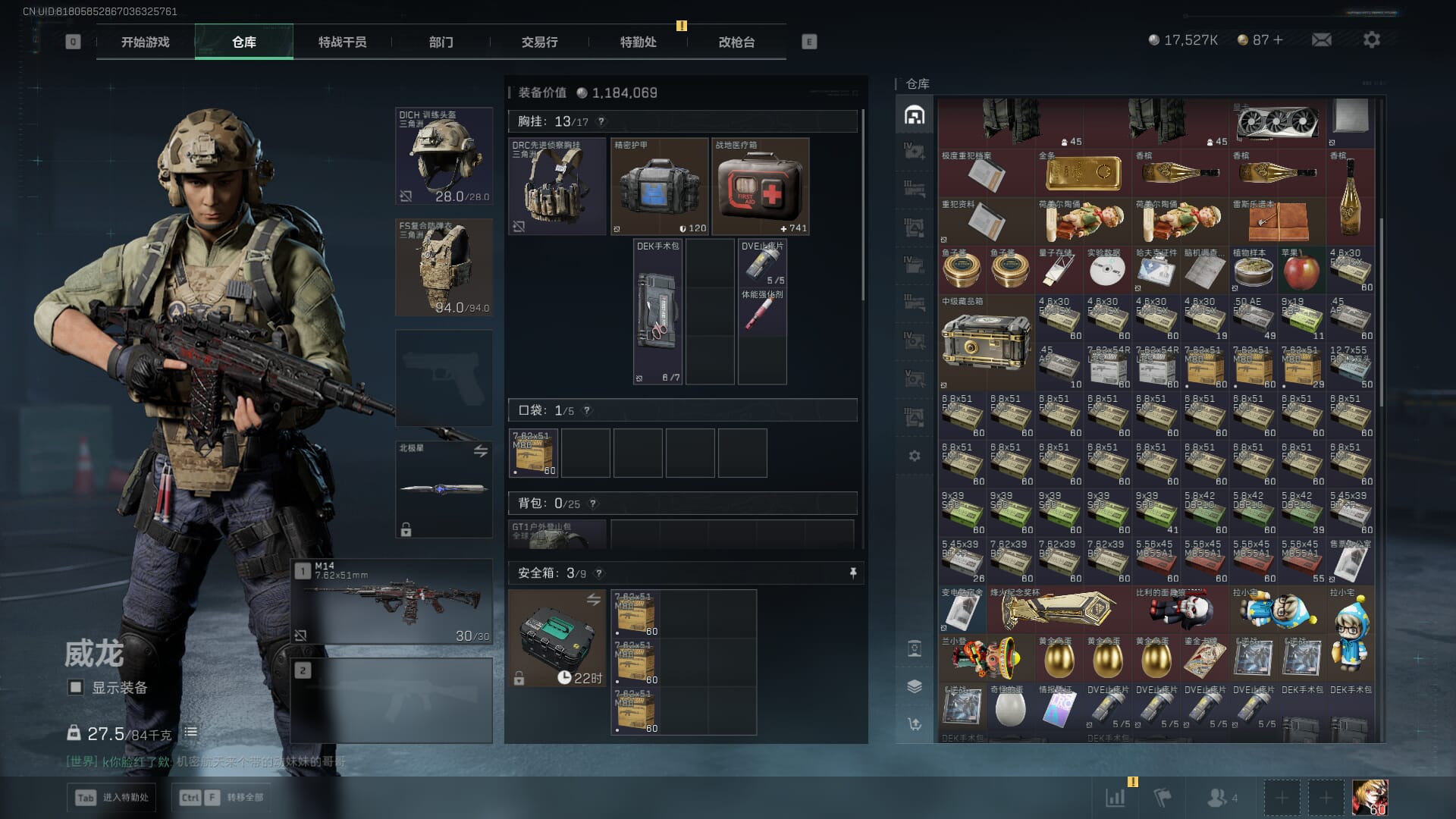The height and width of the screenshot is (819, 1456).
Task: Open the 交易行 trading tab
Action: (x=539, y=42)
